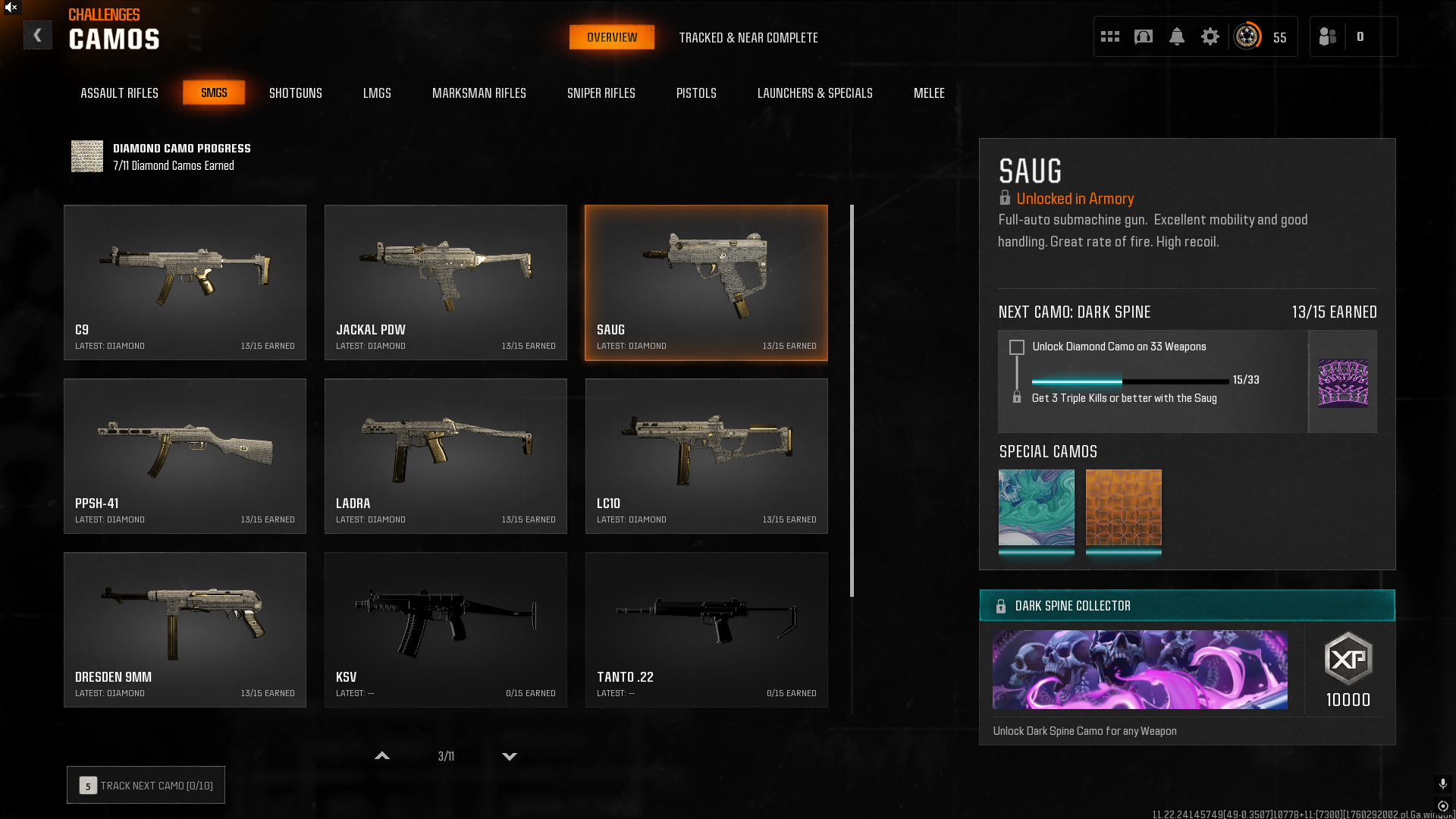Viewport: 1456px width, 819px height.
Task: View the Pistols camo category
Action: pyautogui.click(x=695, y=93)
